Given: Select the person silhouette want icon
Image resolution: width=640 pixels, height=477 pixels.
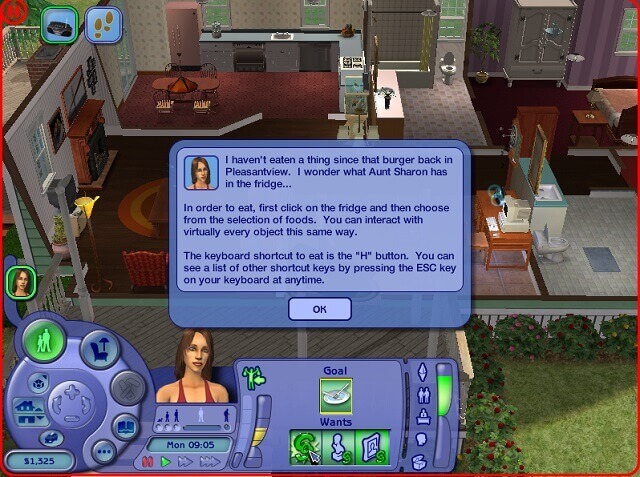Looking at the screenshot, I should click(337, 445).
